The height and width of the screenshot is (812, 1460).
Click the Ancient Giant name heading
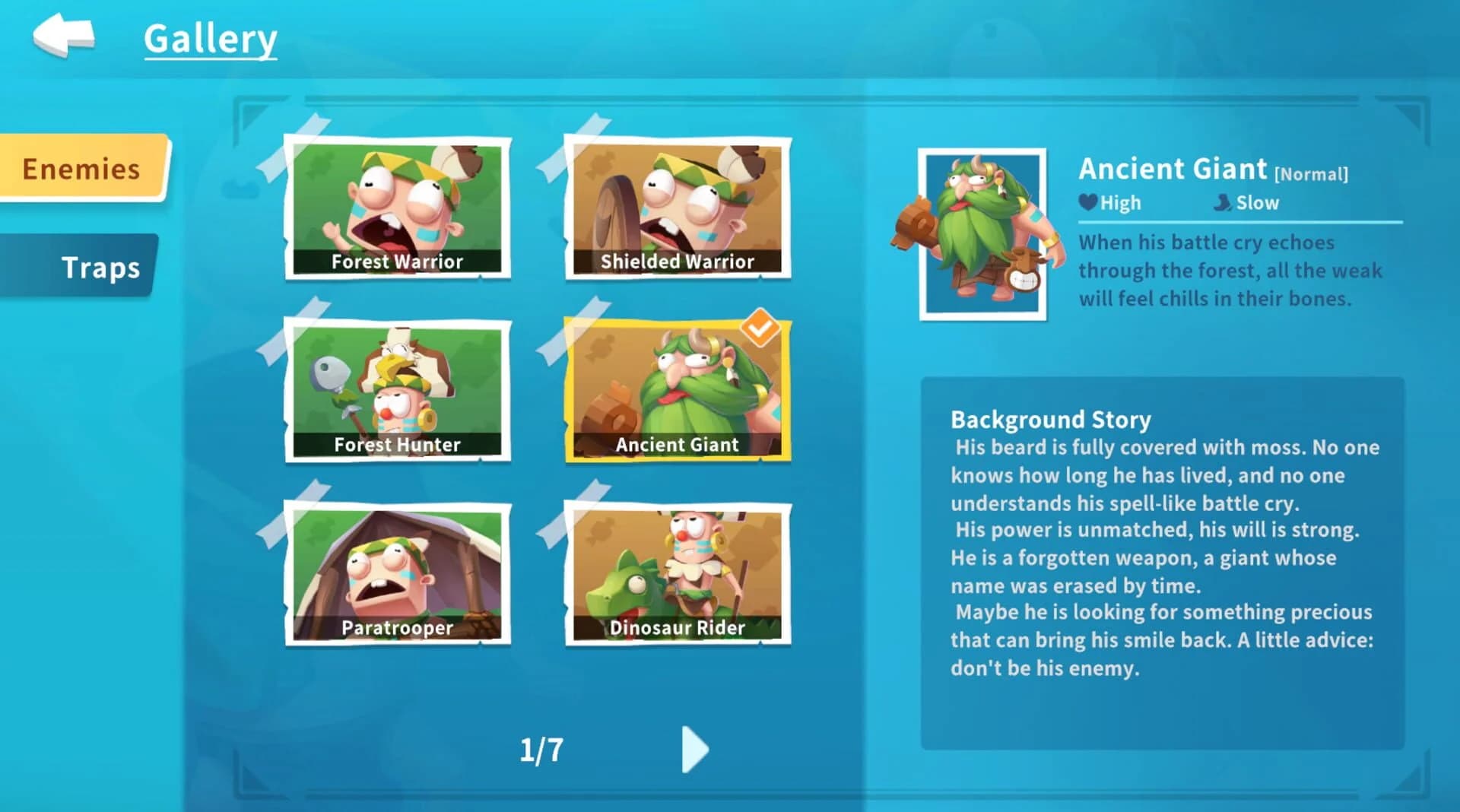click(1172, 169)
